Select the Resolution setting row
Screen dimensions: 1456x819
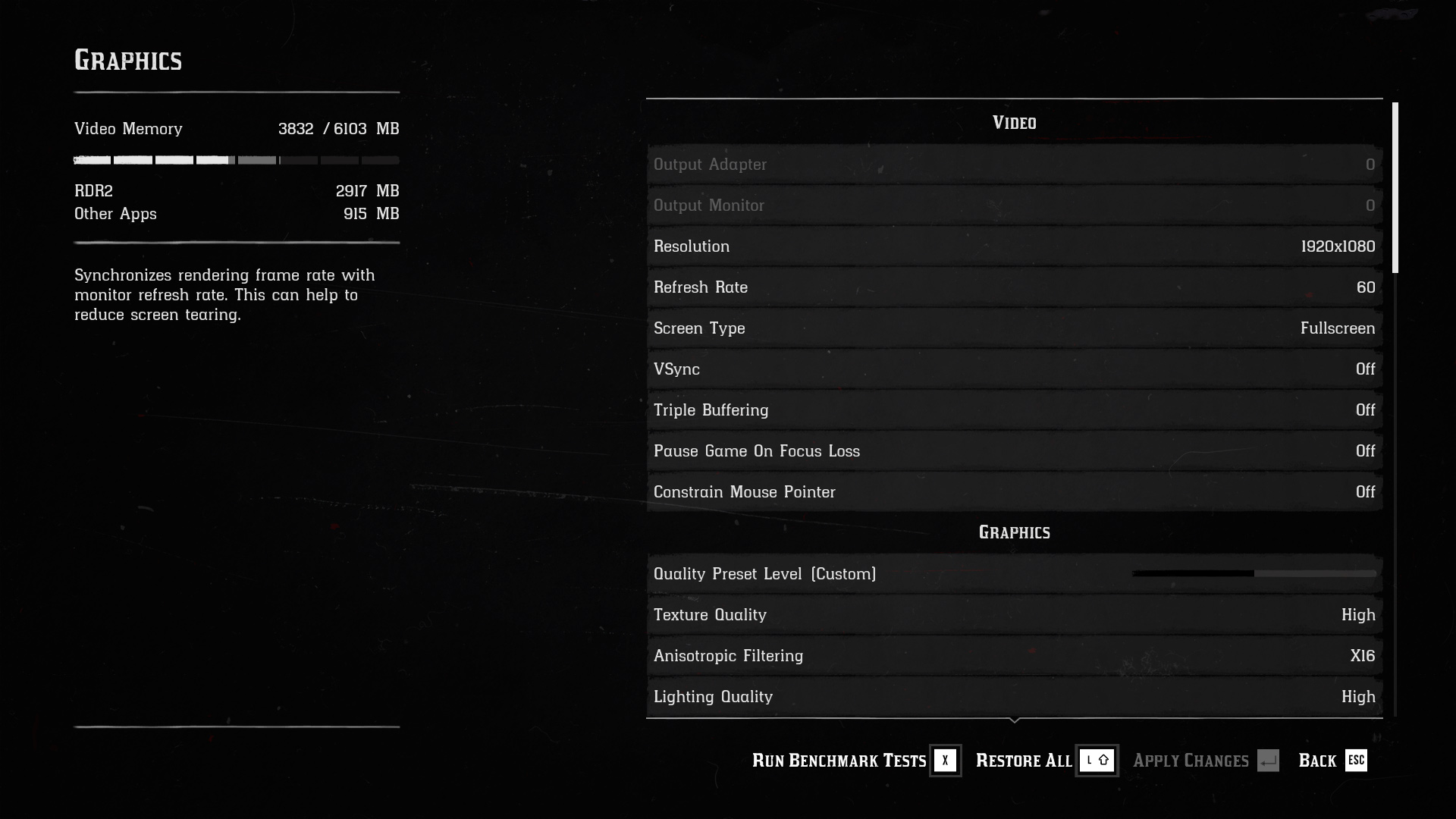coord(1014,246)
